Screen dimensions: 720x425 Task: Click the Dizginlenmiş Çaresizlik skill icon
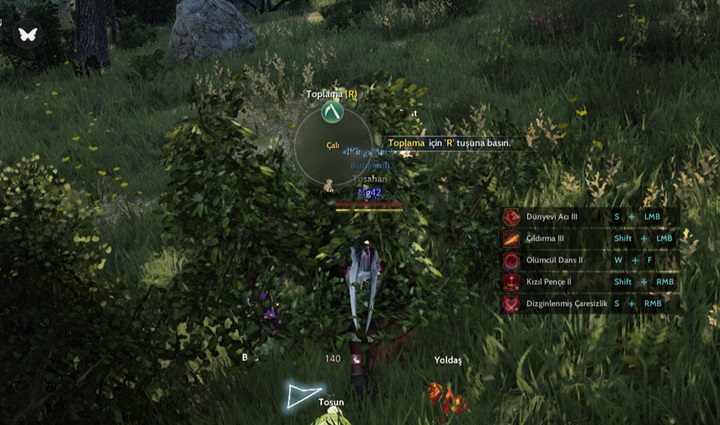512,304
